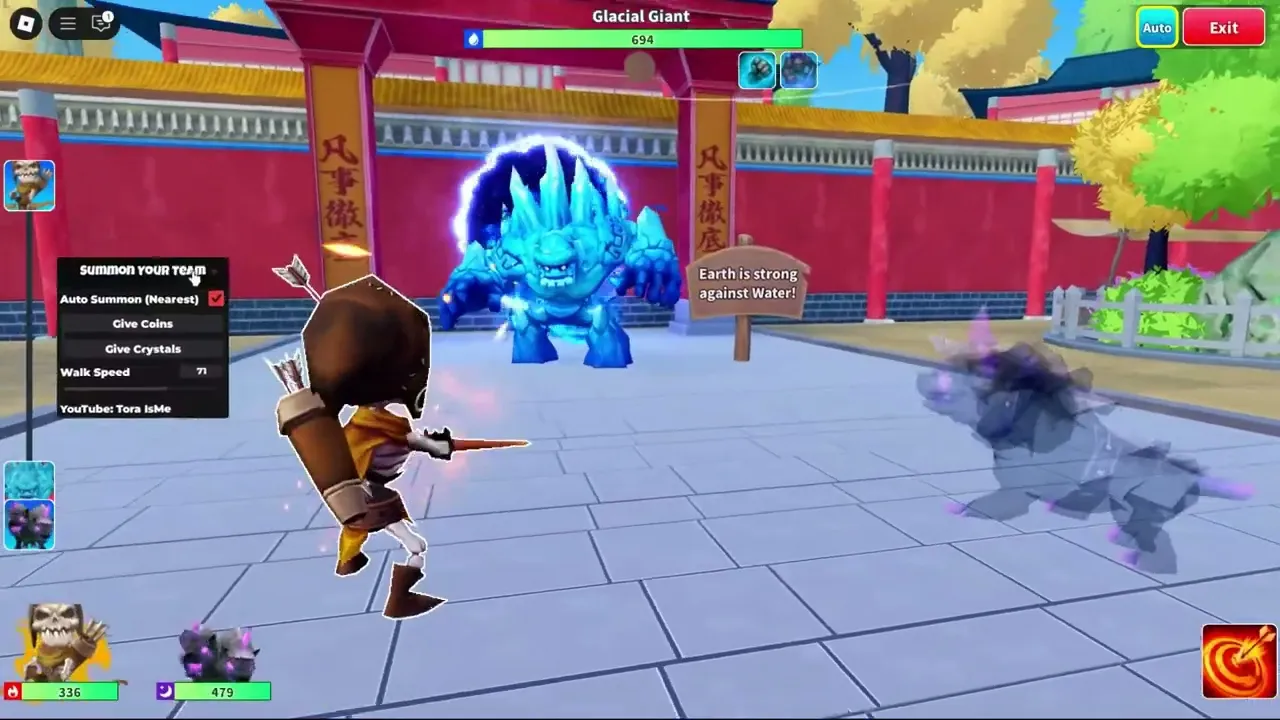The width and height of the screenshot is (1280, 720).
Task: Click the YouTube: Tora IsMe link
Action: 115,408
